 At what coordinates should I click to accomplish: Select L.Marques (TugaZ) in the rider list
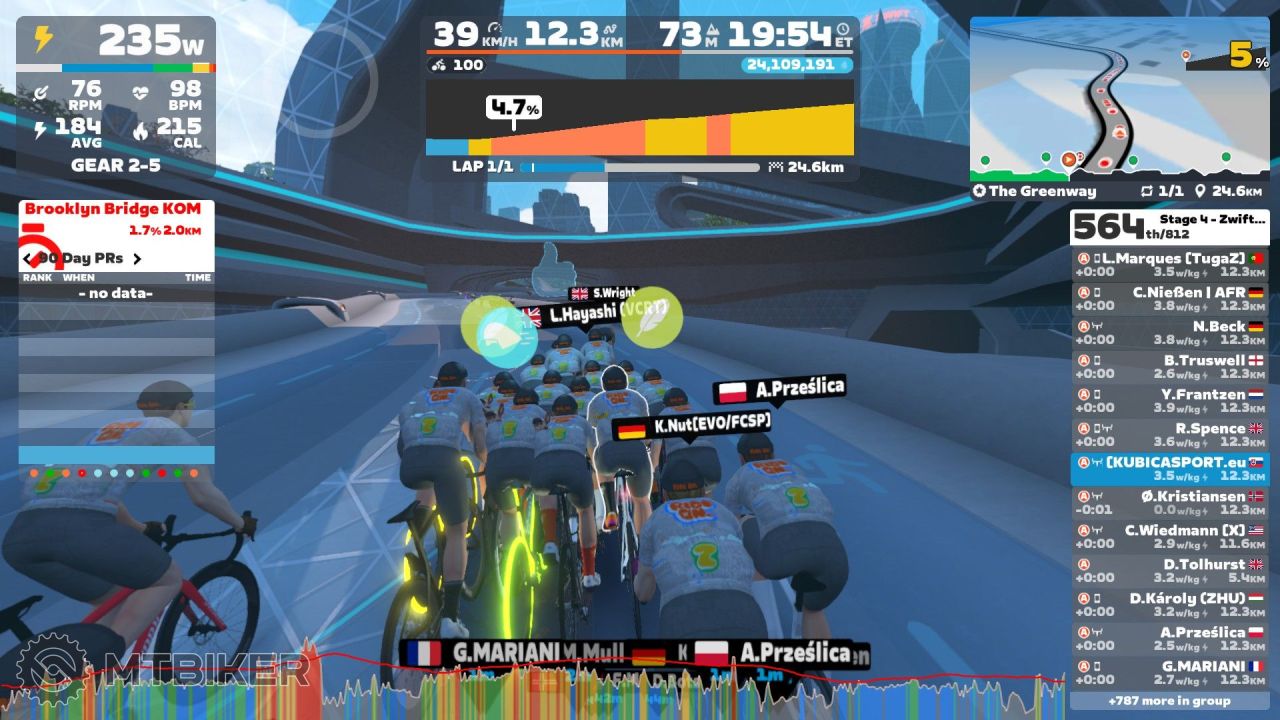click(x=1169, y=265)
